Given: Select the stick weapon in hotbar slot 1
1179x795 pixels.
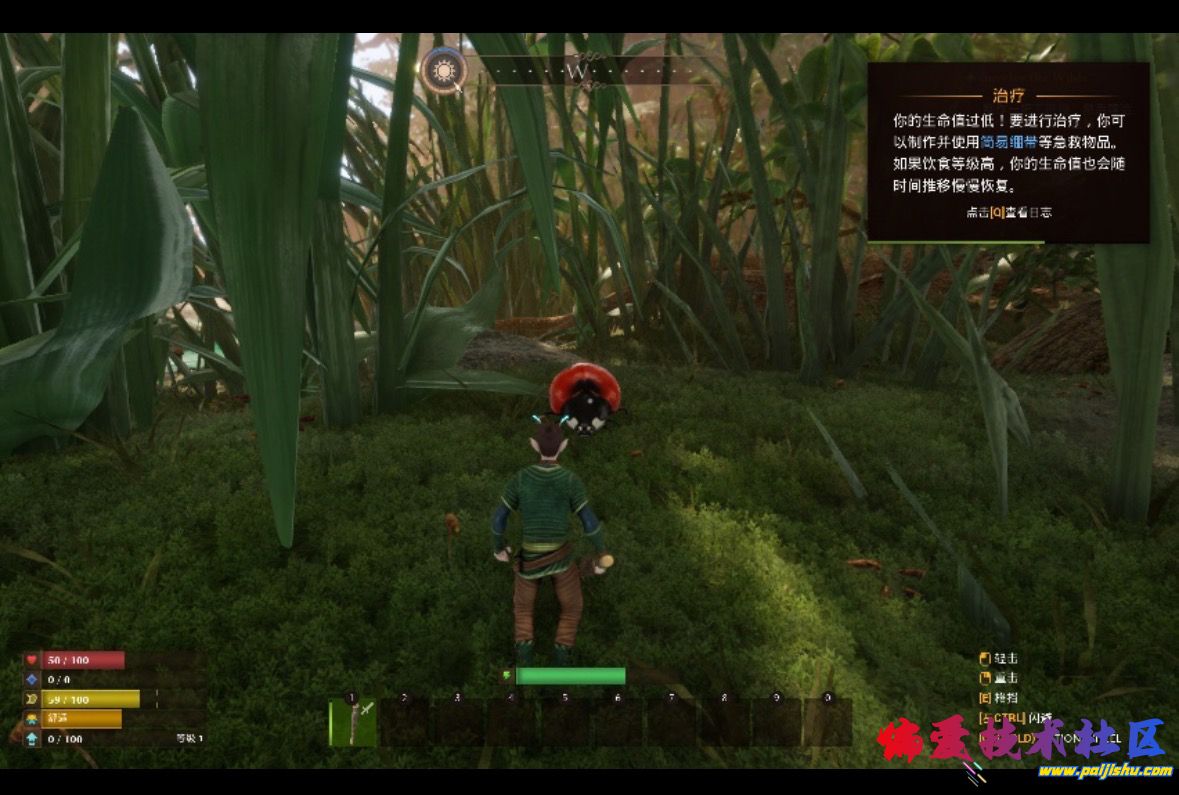Looking at the screenshot, I should click(353, 722).
